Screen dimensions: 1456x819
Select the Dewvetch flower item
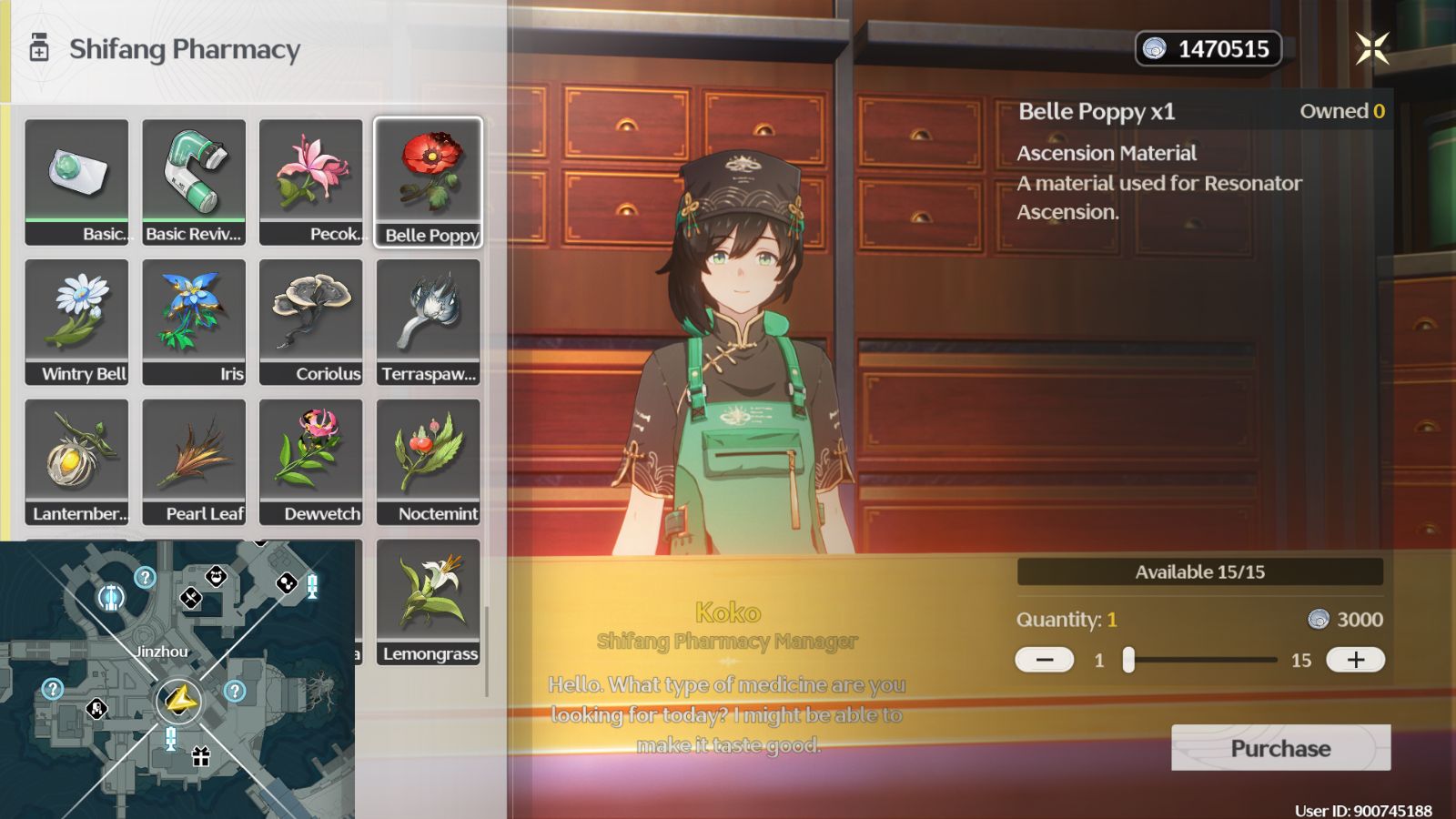coord(311,462)
